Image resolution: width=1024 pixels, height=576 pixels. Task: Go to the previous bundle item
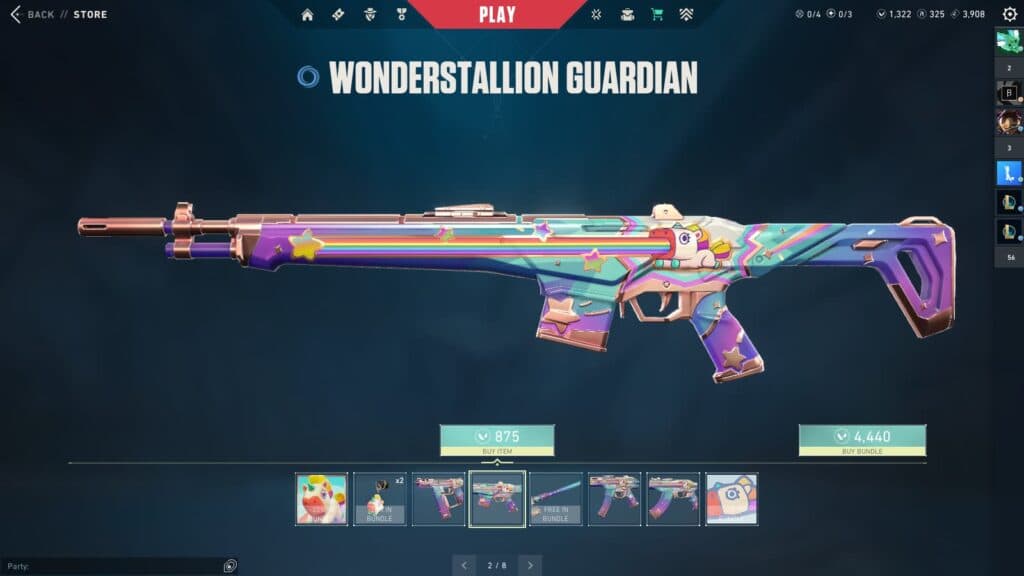point(464,566)
